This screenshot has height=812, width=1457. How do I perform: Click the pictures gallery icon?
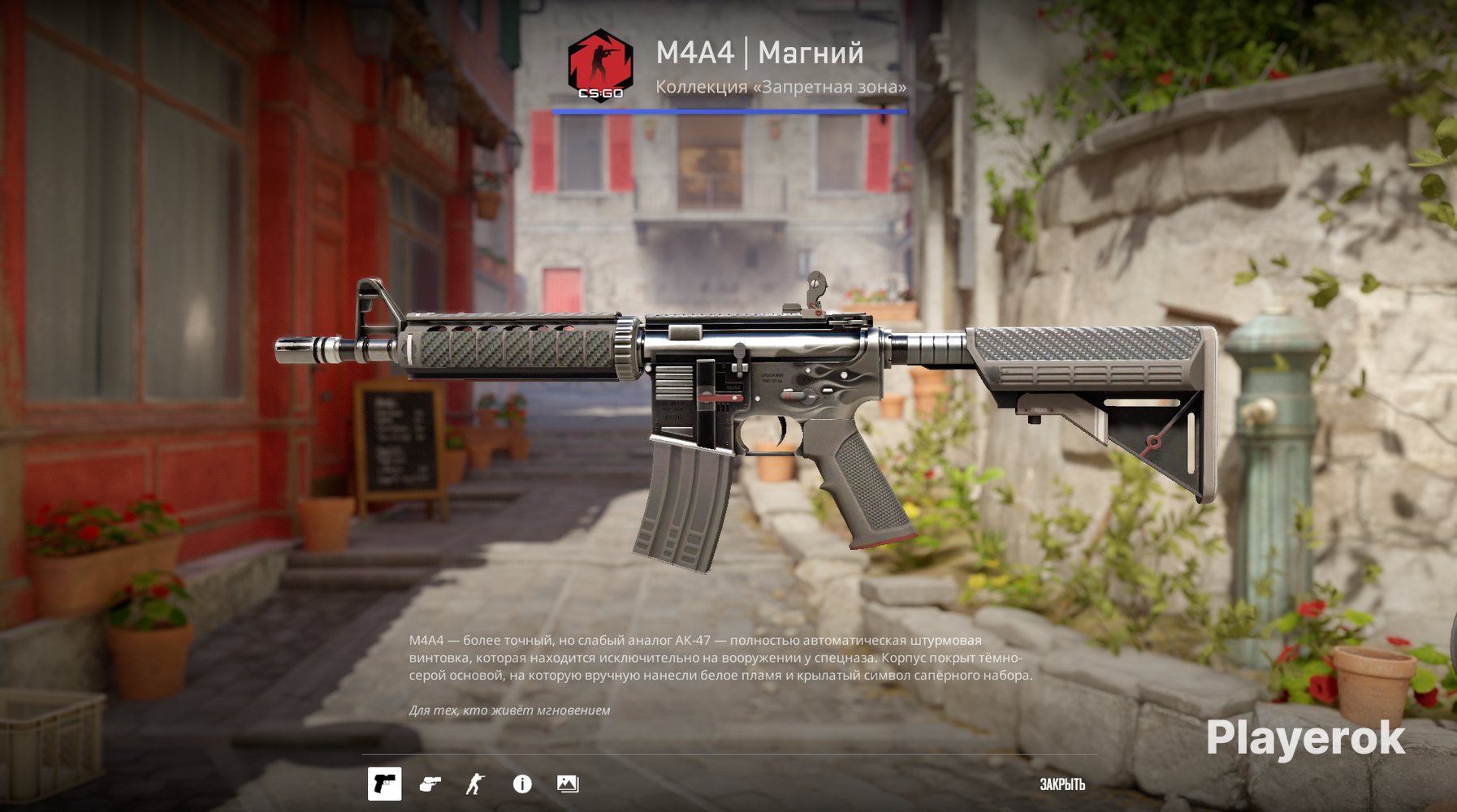[568, 784]
